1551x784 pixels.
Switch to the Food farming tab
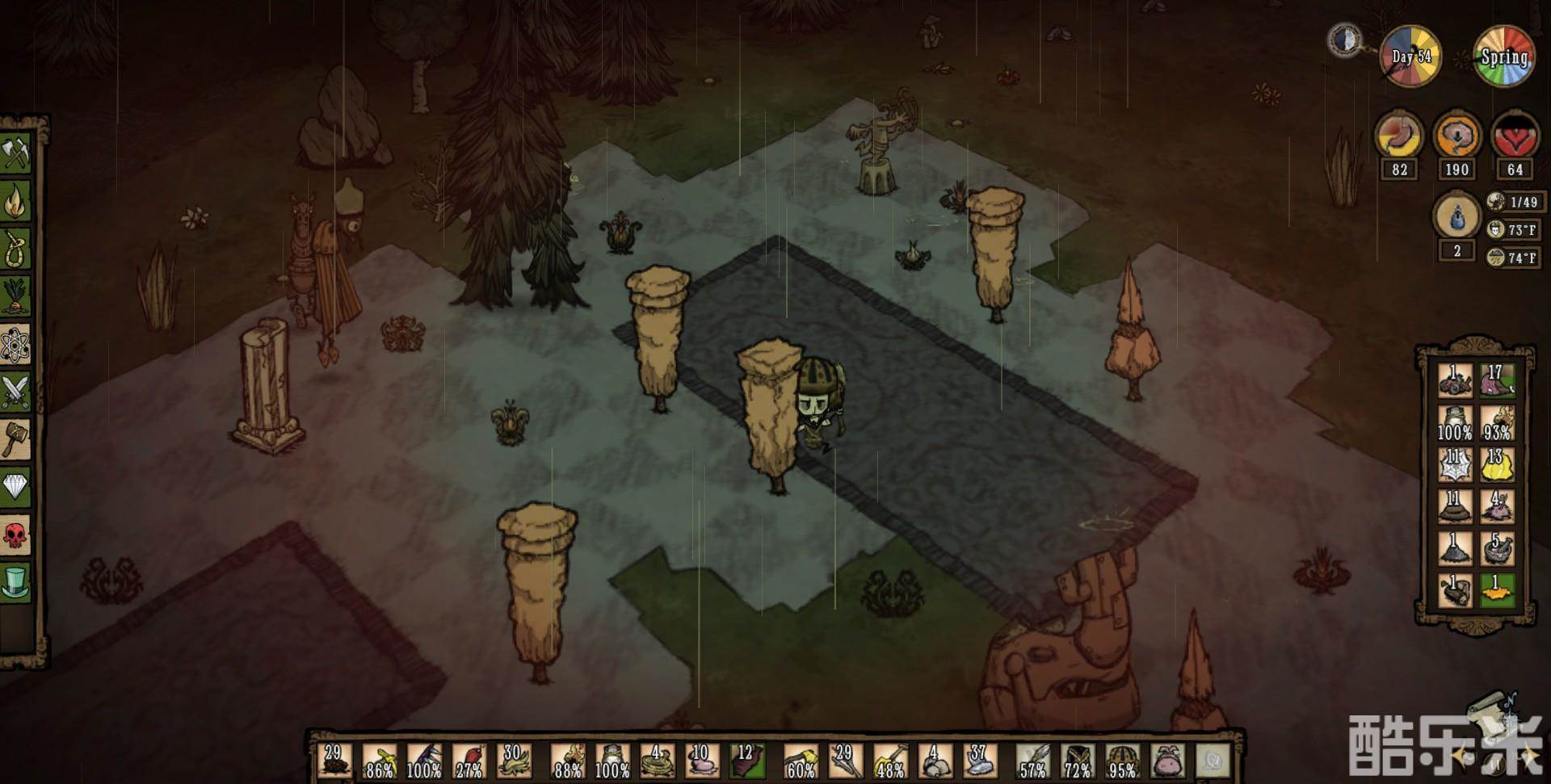16,296
